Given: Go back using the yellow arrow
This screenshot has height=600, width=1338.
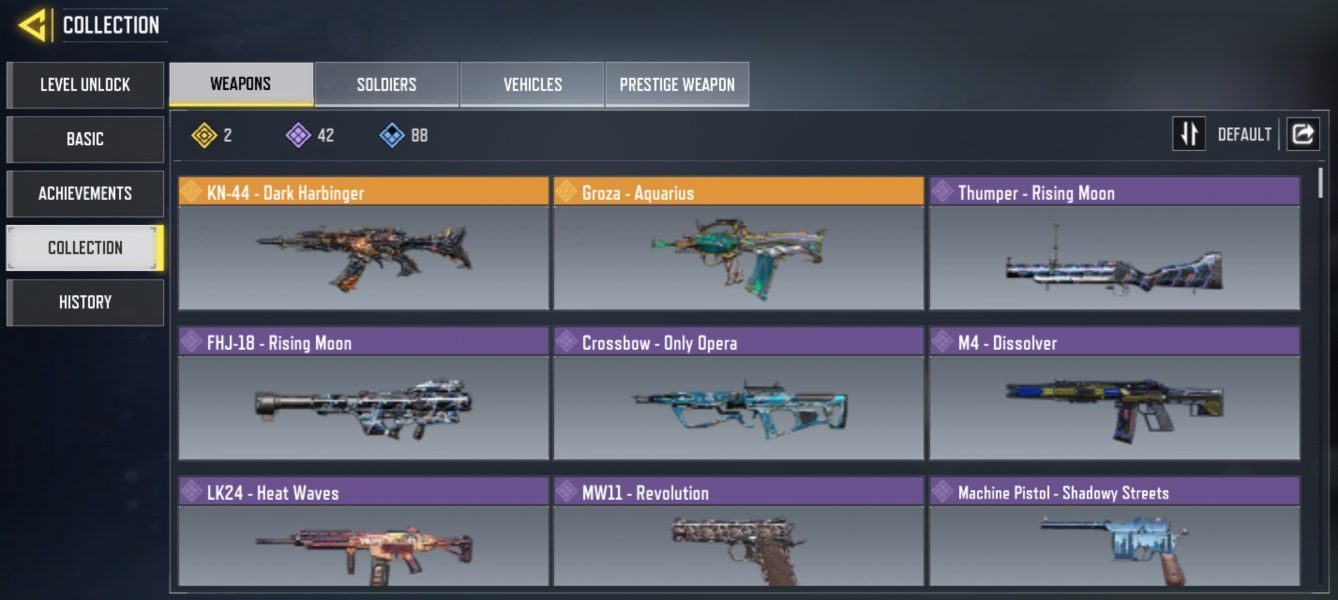Looking at the screenshot, I should point(33,25).
